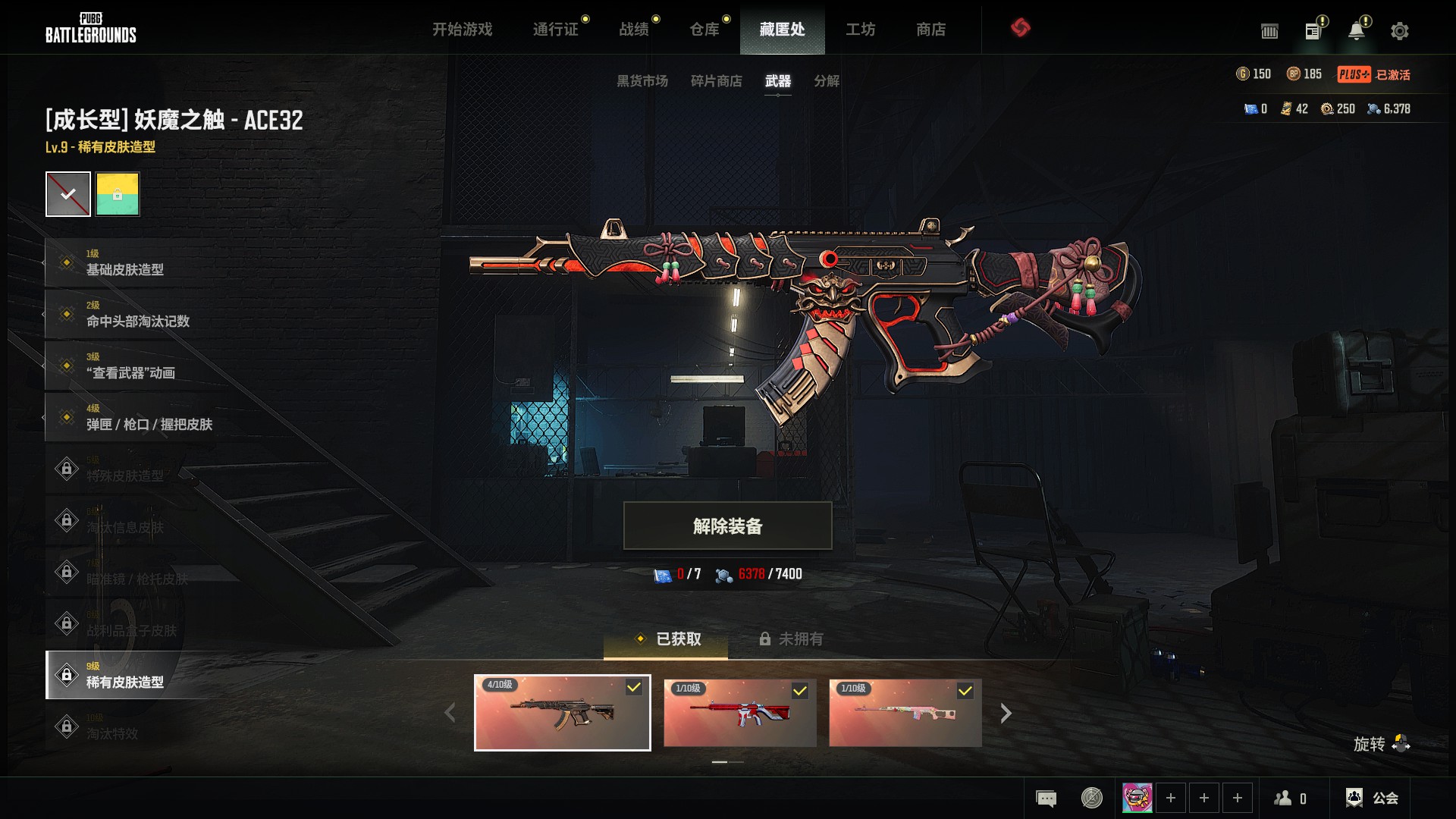1456x819 pixels.
Task: Pick the yellow-green locked color swatch
Action: pos(118,194)
